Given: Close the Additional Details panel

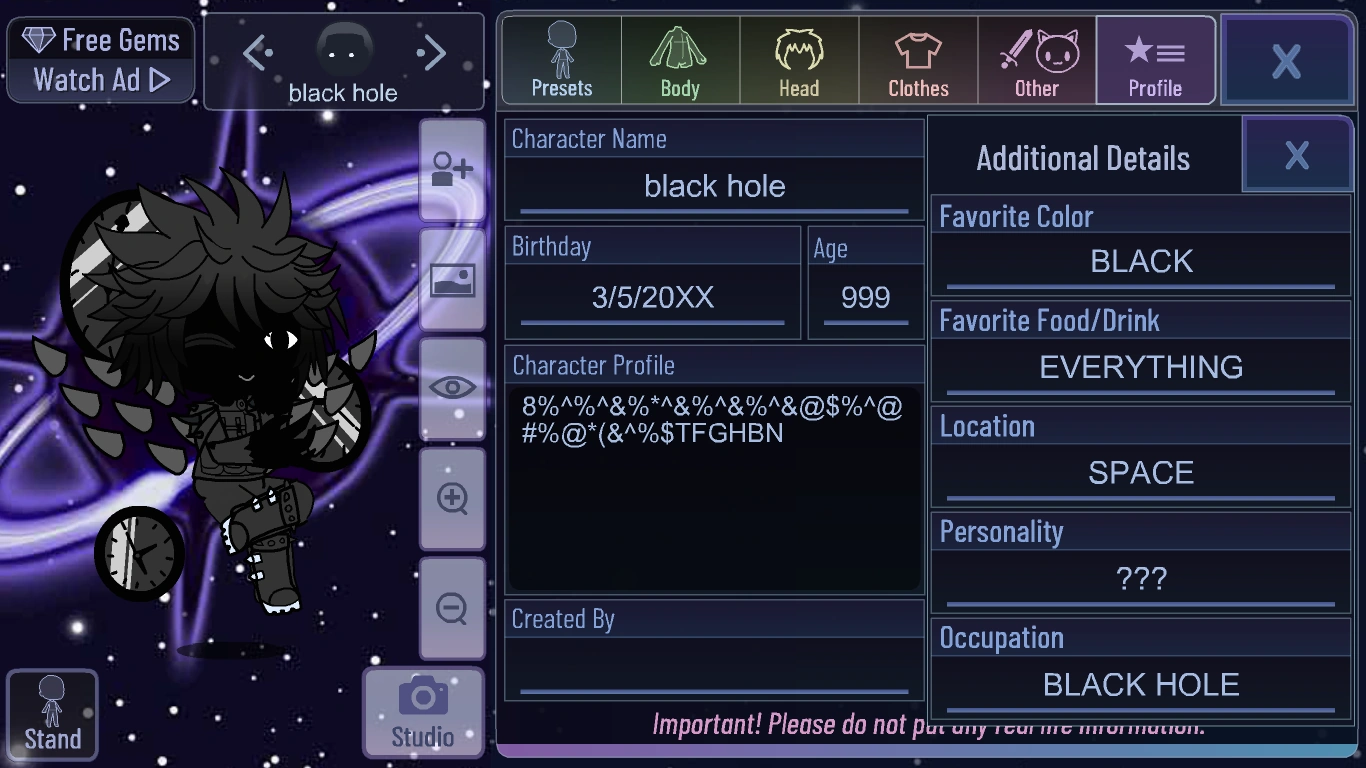Looking at the screenshot, I should (x=1297, y=154).
